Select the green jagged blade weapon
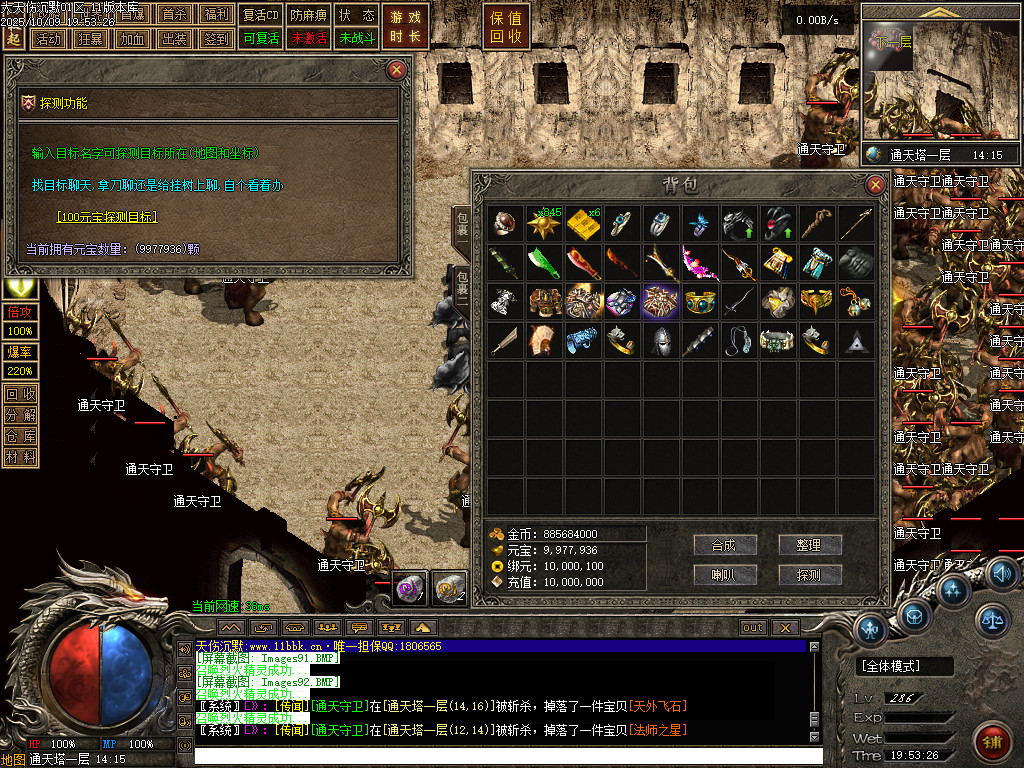Screen dimensions: 1024x768 (546, 263)
